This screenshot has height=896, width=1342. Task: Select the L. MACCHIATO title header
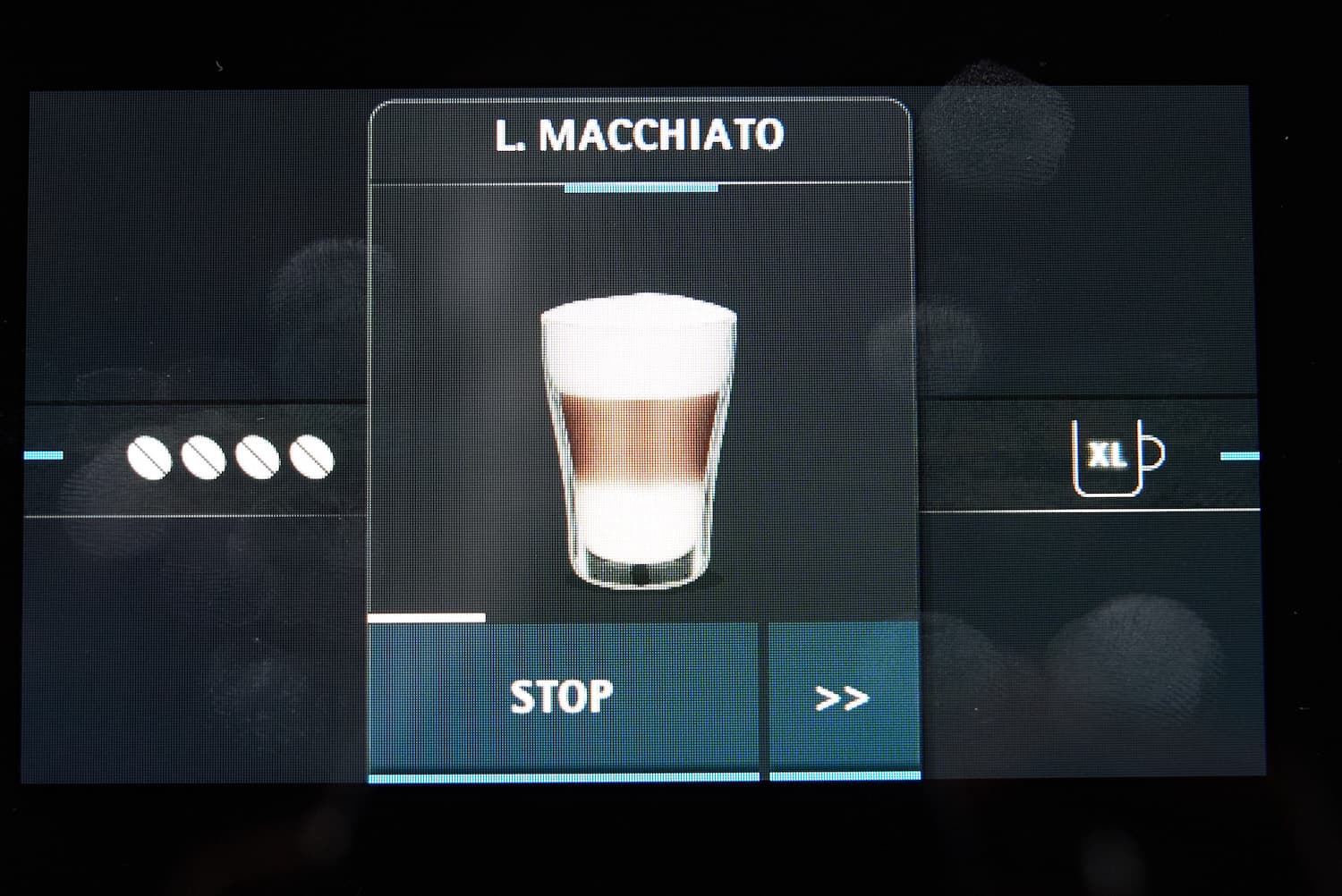pyautogui.click(x=640, y=136)
